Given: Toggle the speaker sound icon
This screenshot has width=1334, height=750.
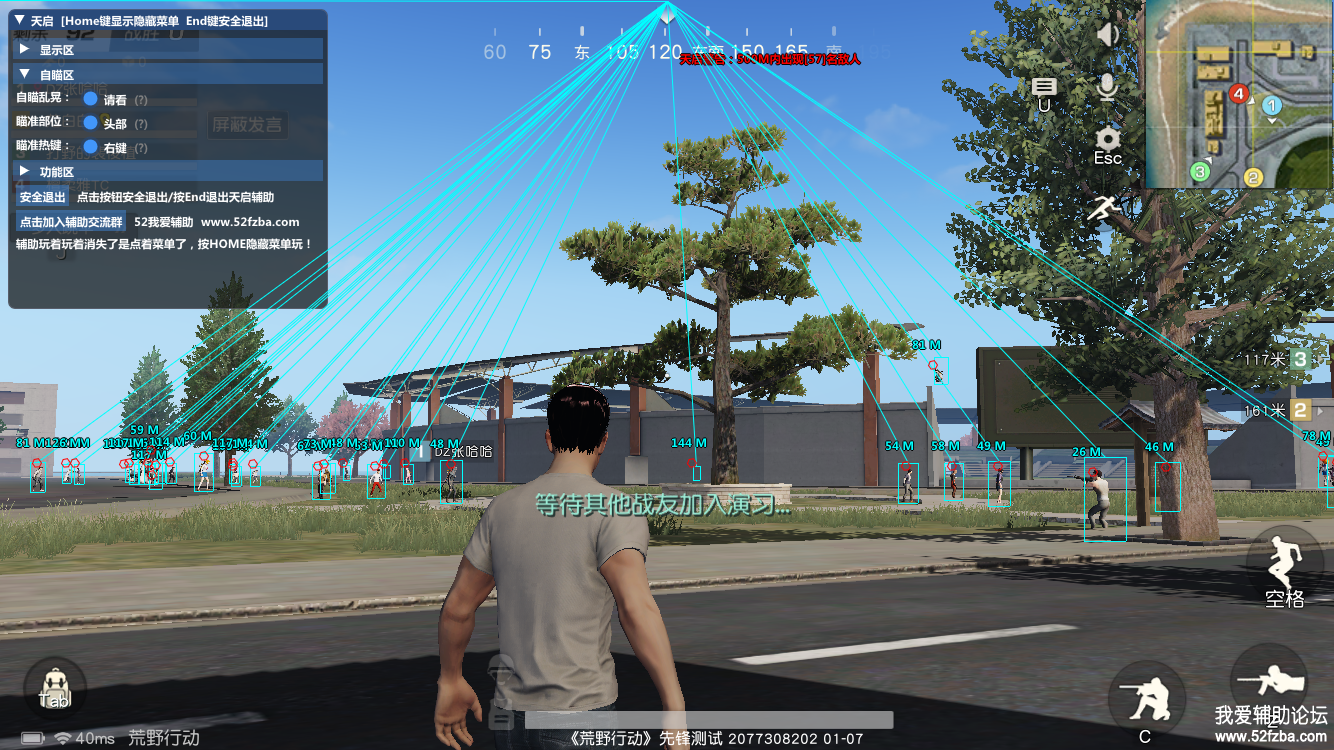Looking at the screenshot, I should pos(1107,35).
